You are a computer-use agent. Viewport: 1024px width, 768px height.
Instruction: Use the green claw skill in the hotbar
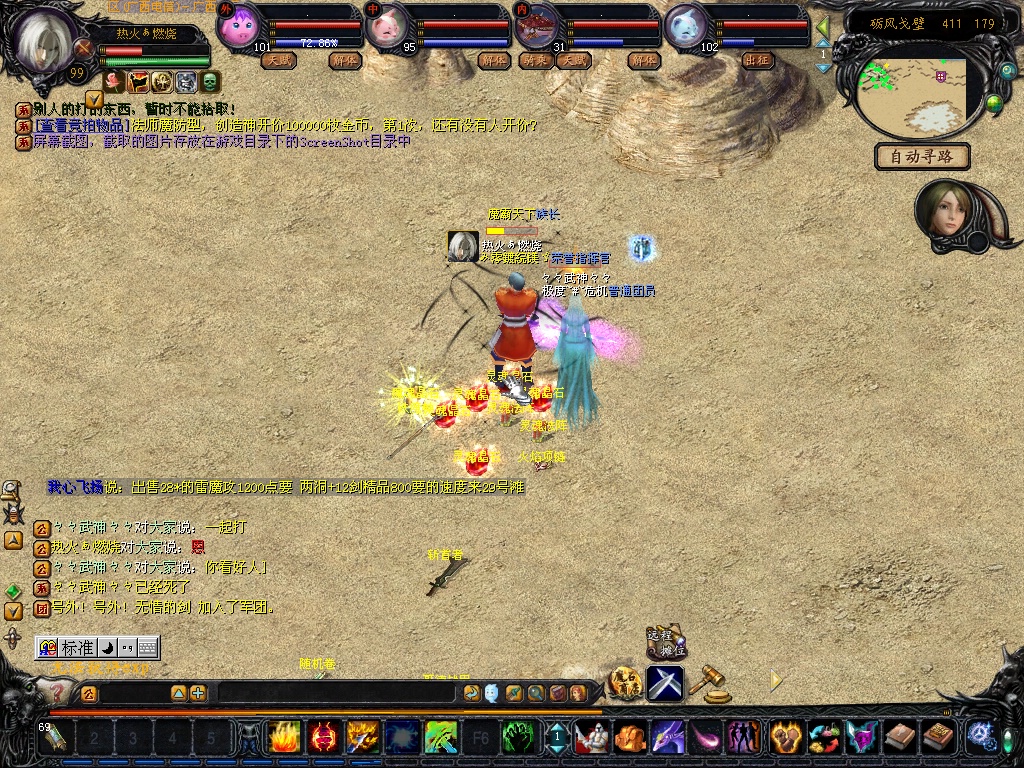pos(516,738)
